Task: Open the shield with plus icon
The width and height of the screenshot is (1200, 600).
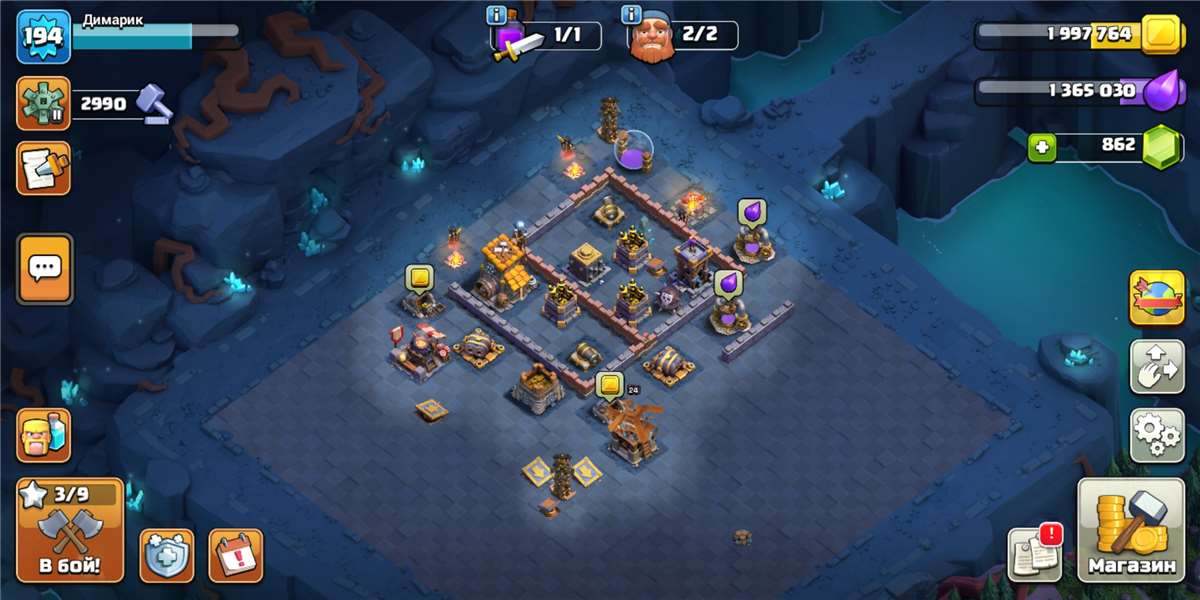Action: pyautogui.click(x=166, y=555)
